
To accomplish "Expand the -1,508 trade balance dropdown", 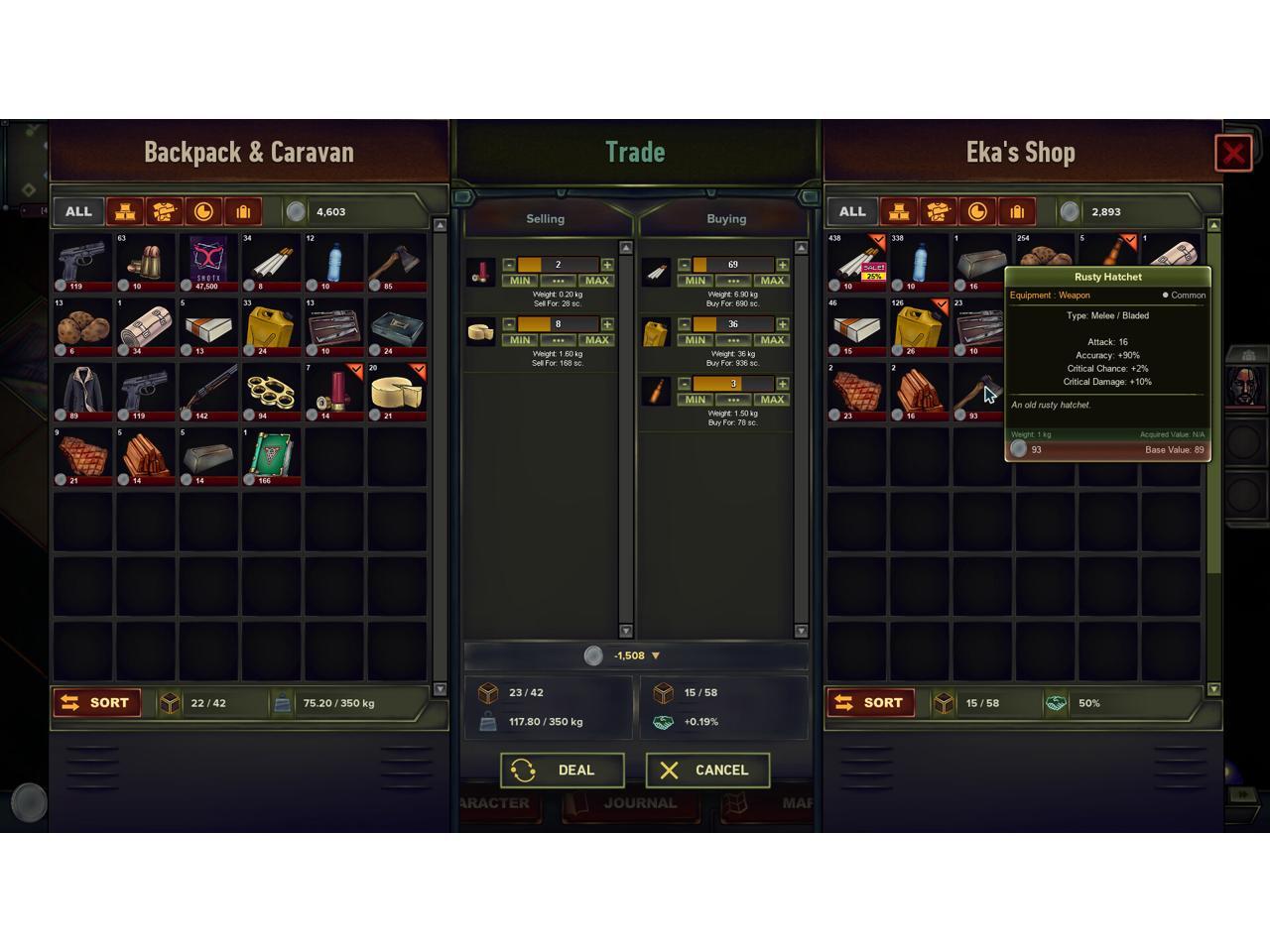I will point(655,655).
